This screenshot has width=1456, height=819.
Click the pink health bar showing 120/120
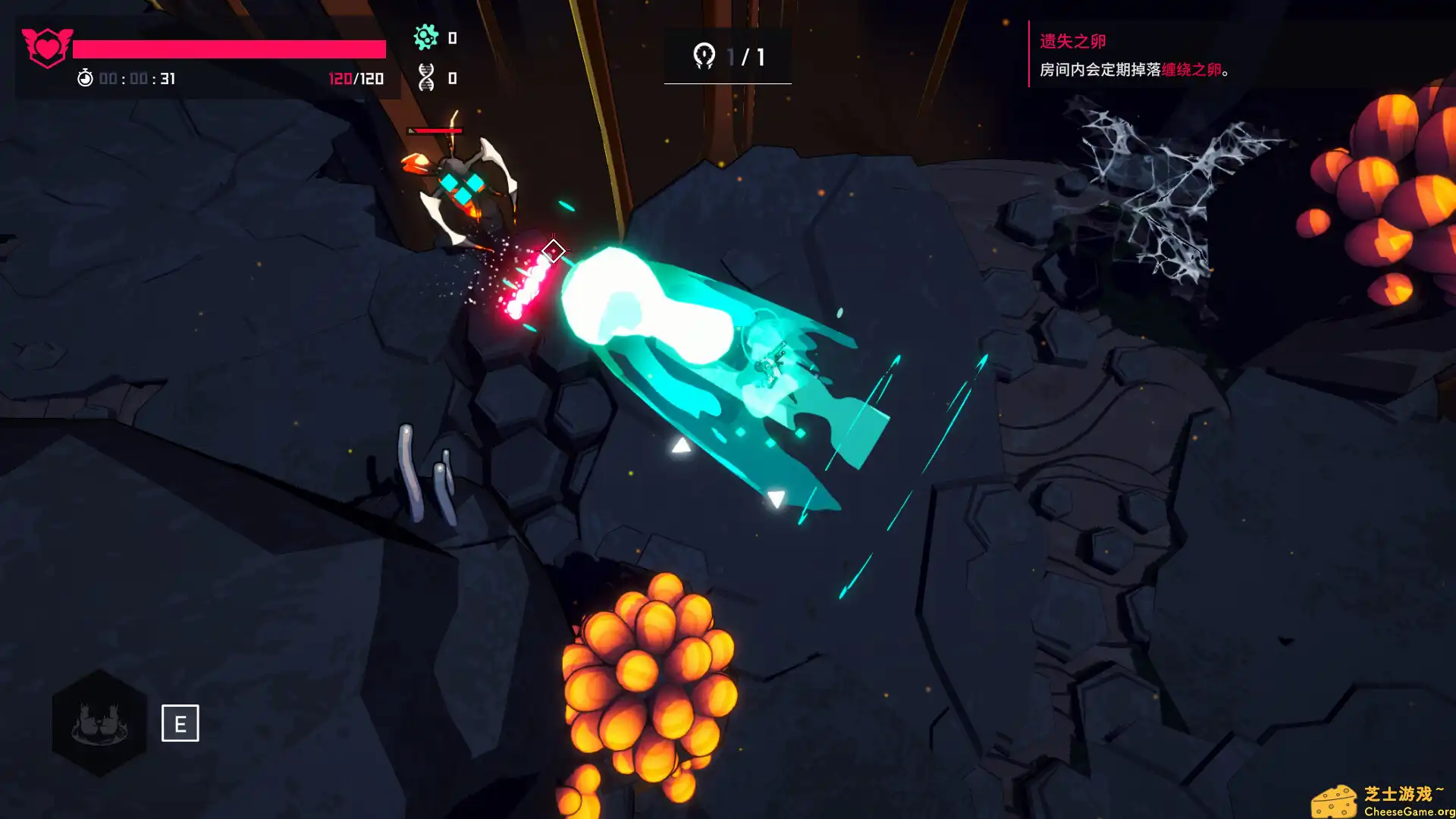227,48
